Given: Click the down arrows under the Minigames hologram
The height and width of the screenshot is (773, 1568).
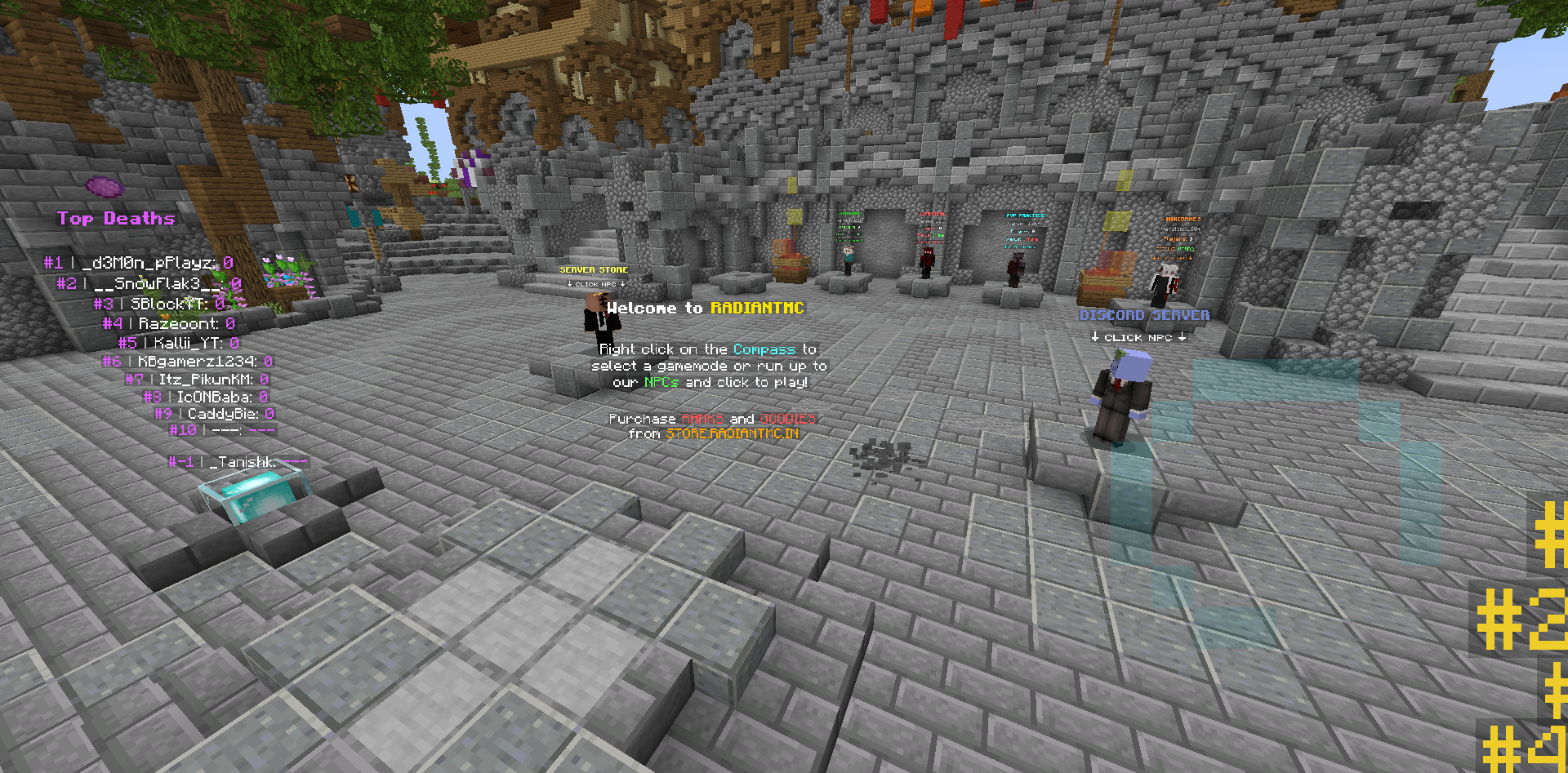Looking at the screenshot, I should [1172, 257].
